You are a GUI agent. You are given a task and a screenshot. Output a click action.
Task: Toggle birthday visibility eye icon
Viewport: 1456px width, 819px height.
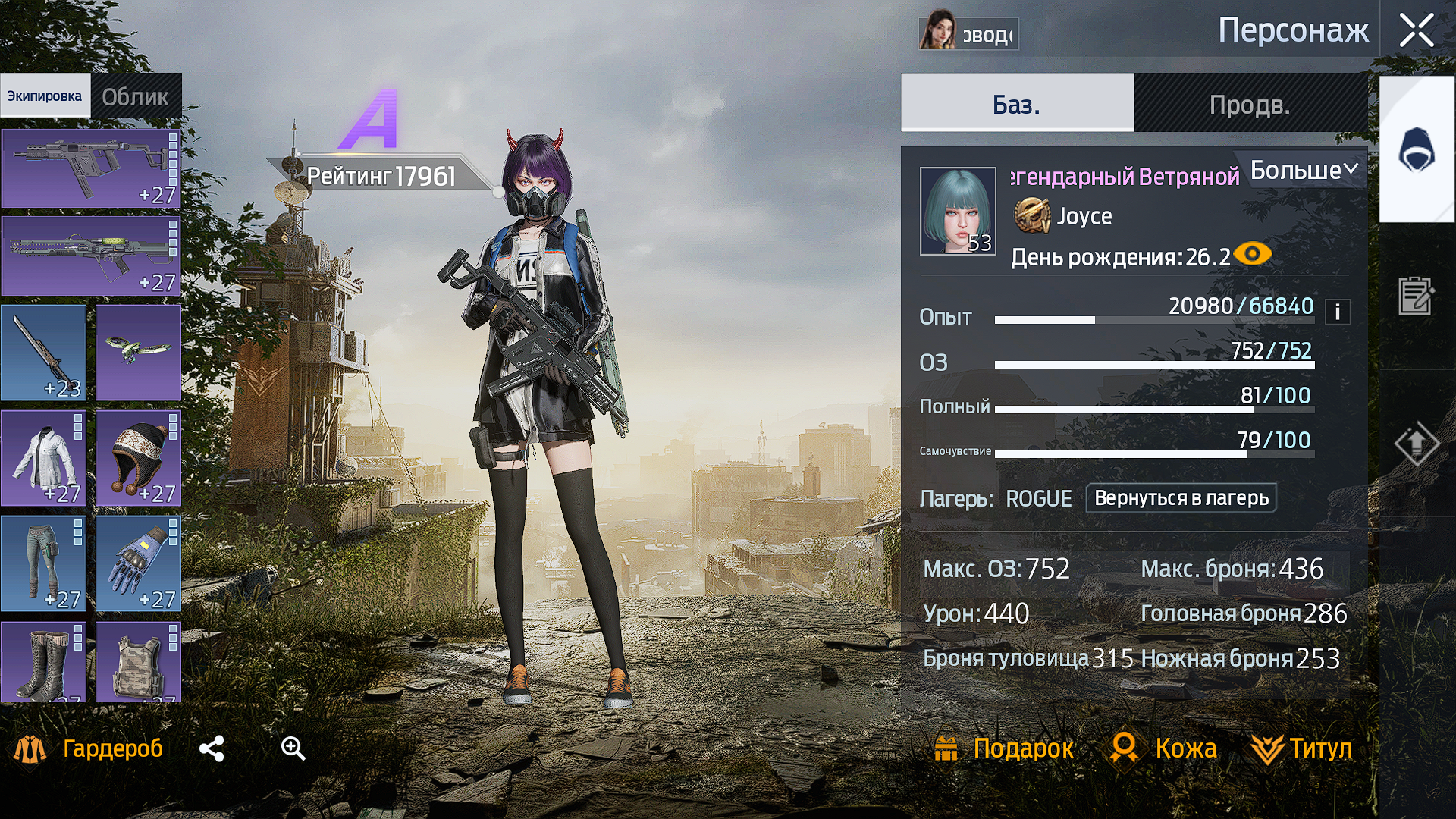click(x=1252, y=253)
